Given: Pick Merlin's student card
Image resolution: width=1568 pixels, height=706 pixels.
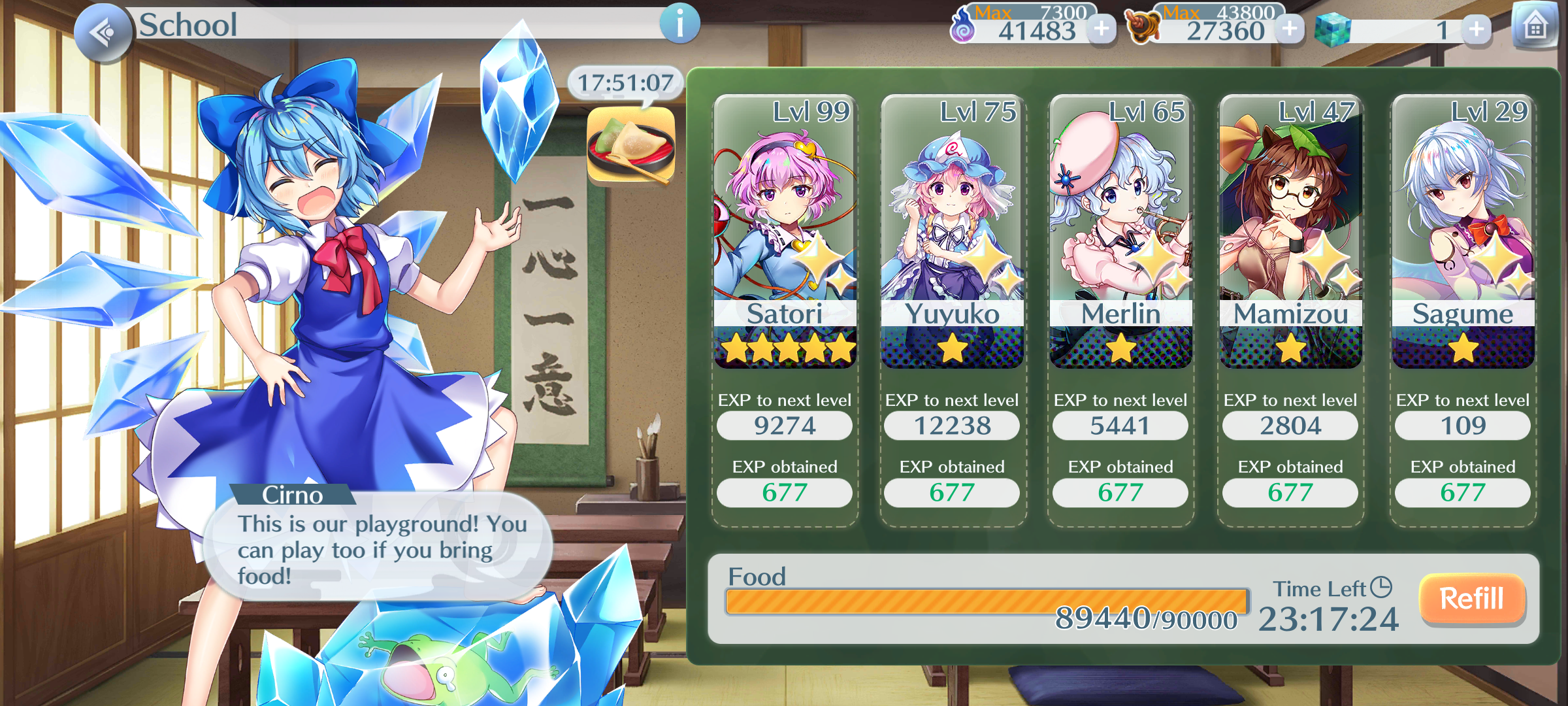Looking at the screenshot, I should click(1120, 232).
